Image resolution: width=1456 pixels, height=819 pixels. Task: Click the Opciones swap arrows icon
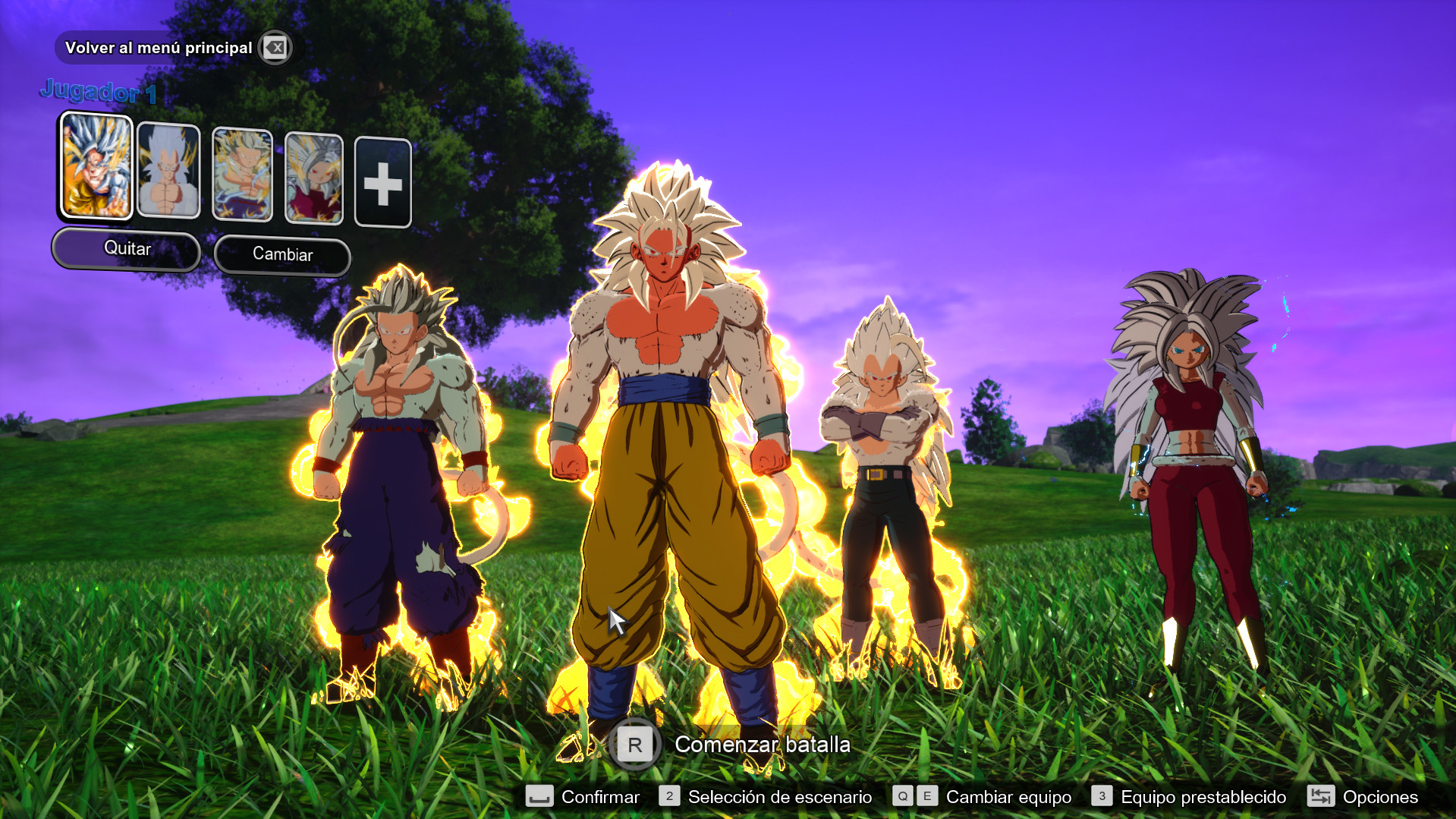tap(1321, 796)
